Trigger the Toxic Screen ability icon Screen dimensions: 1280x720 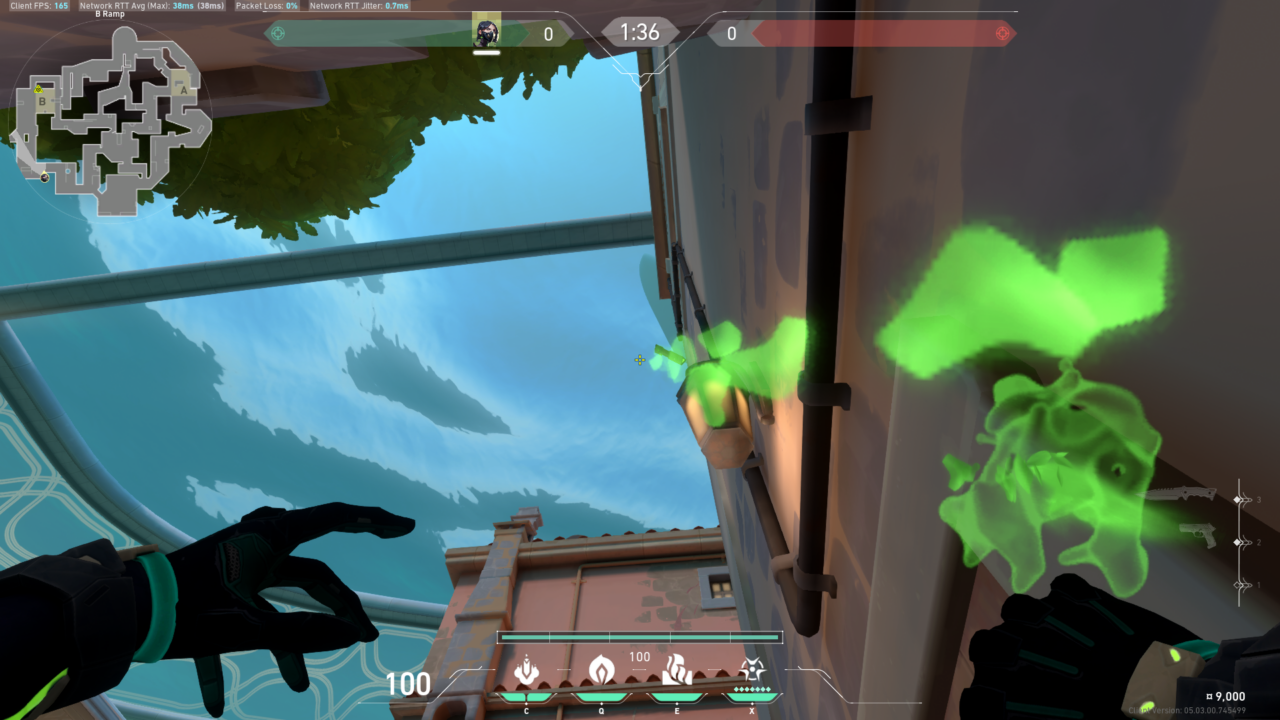pyautogui.click(x=677, y=670)
